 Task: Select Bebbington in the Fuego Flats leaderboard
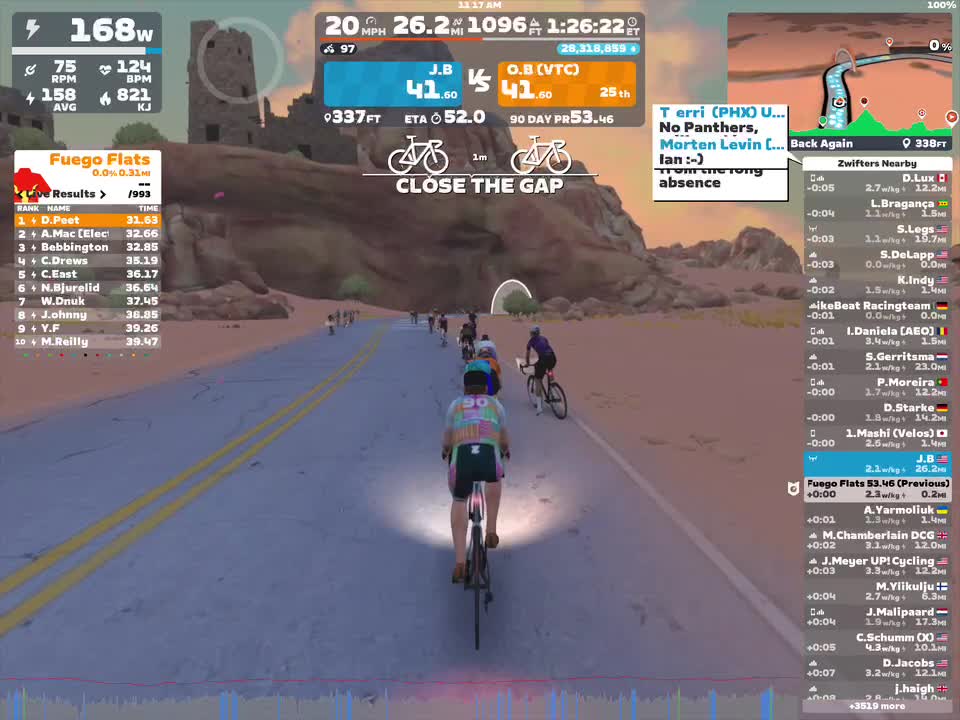[87, 247]
